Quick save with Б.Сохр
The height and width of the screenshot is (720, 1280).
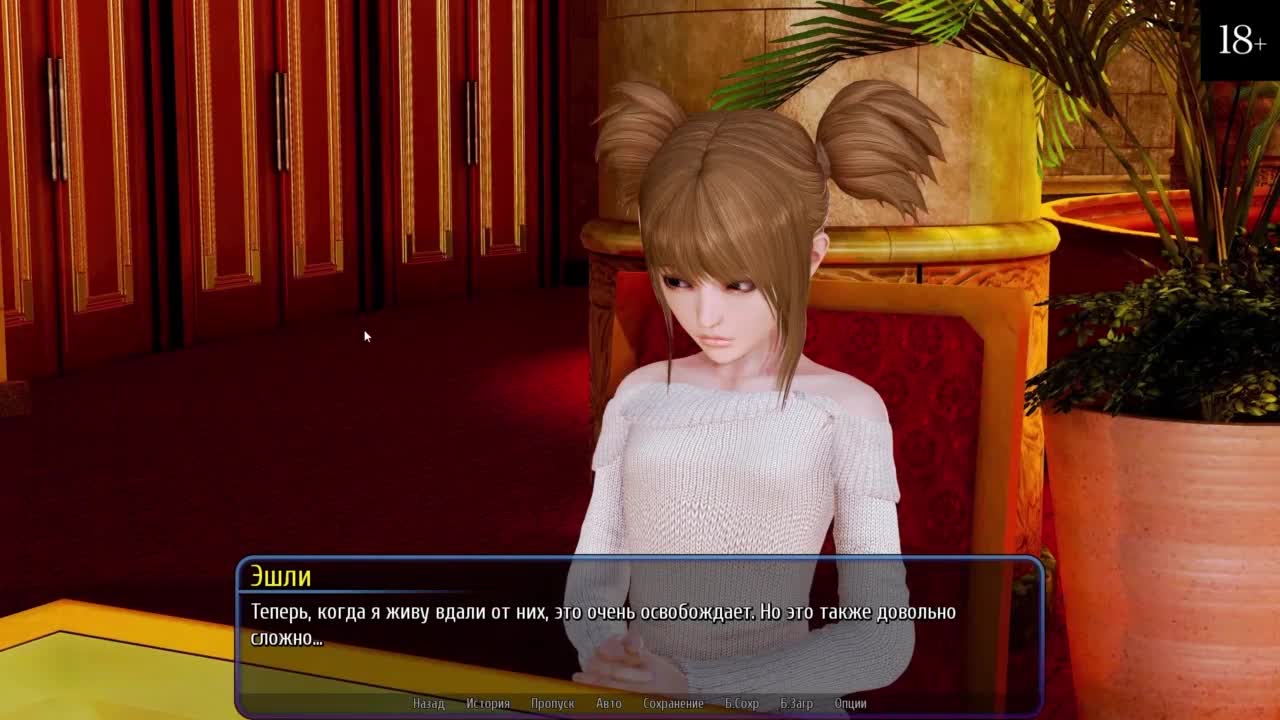pyautogui.click(x=741, y=703)
